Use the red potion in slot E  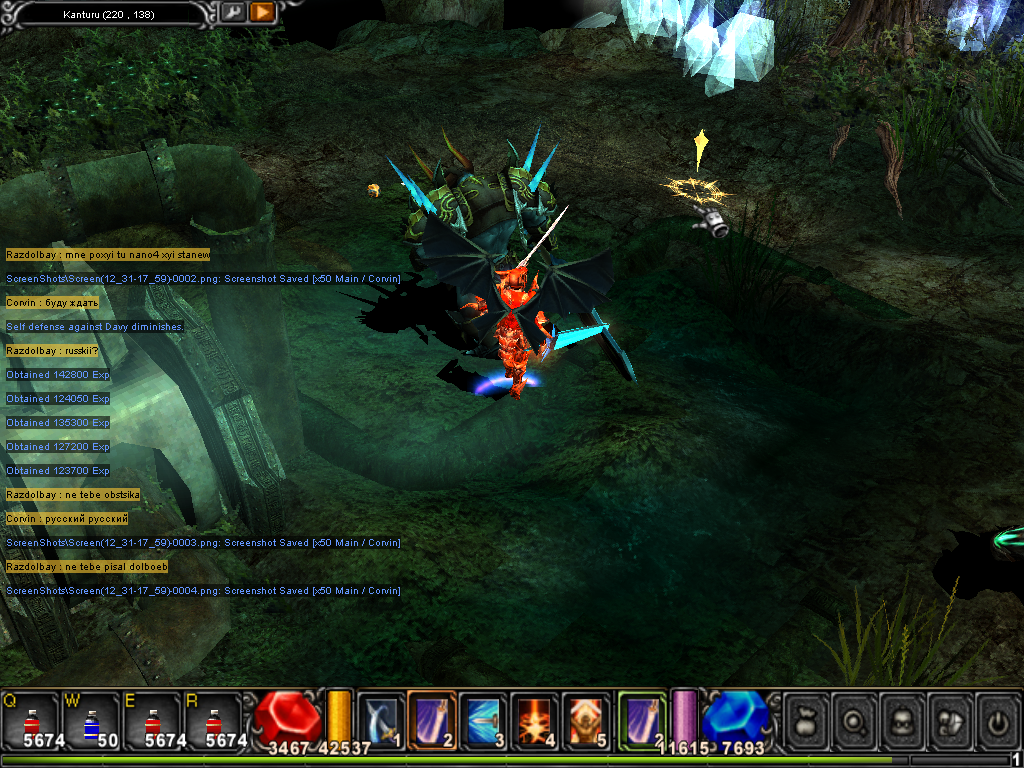pyautogui.click(x=153, y=720)
